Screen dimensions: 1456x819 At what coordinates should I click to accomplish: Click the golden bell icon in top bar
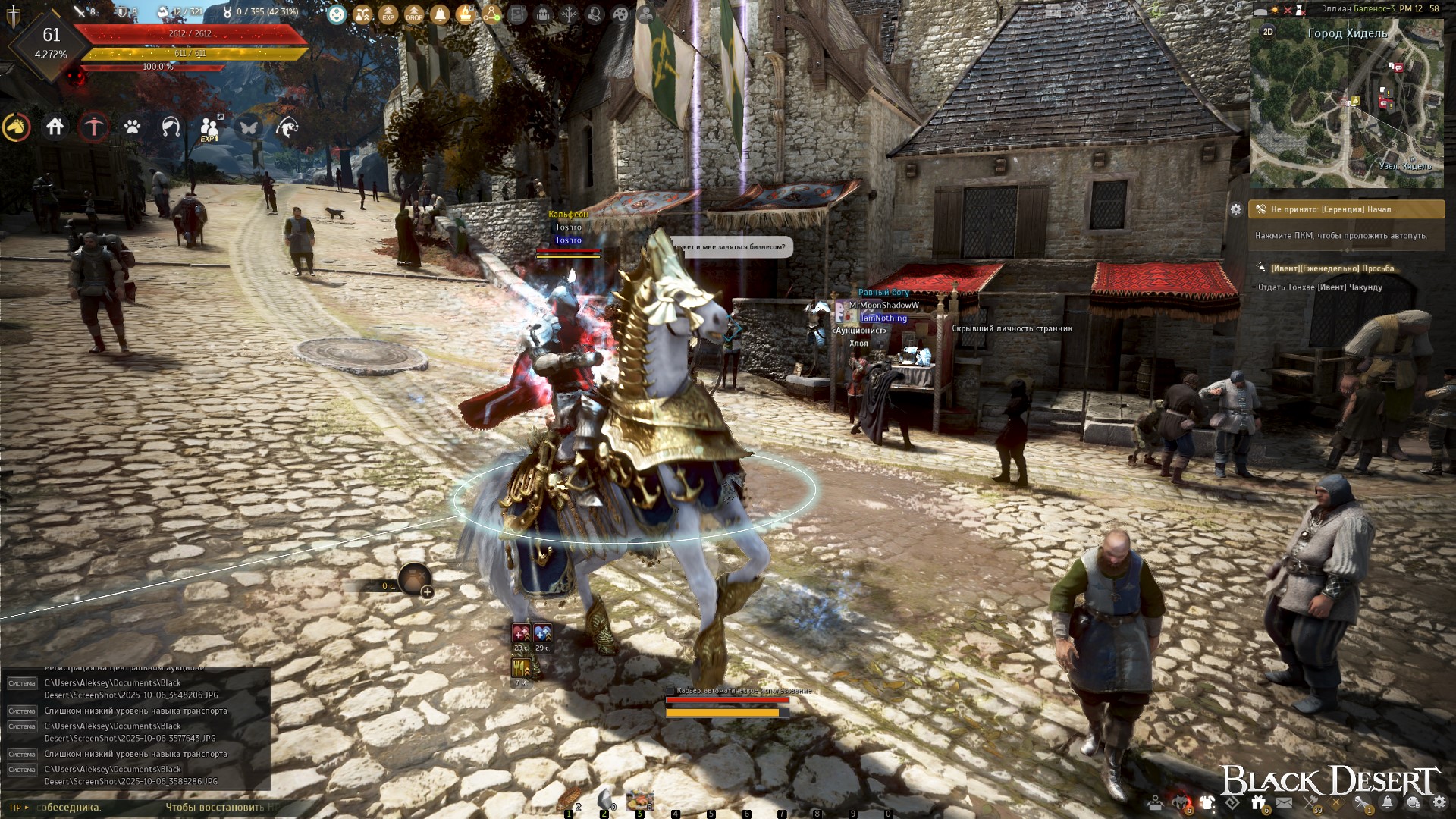point(440,14)
